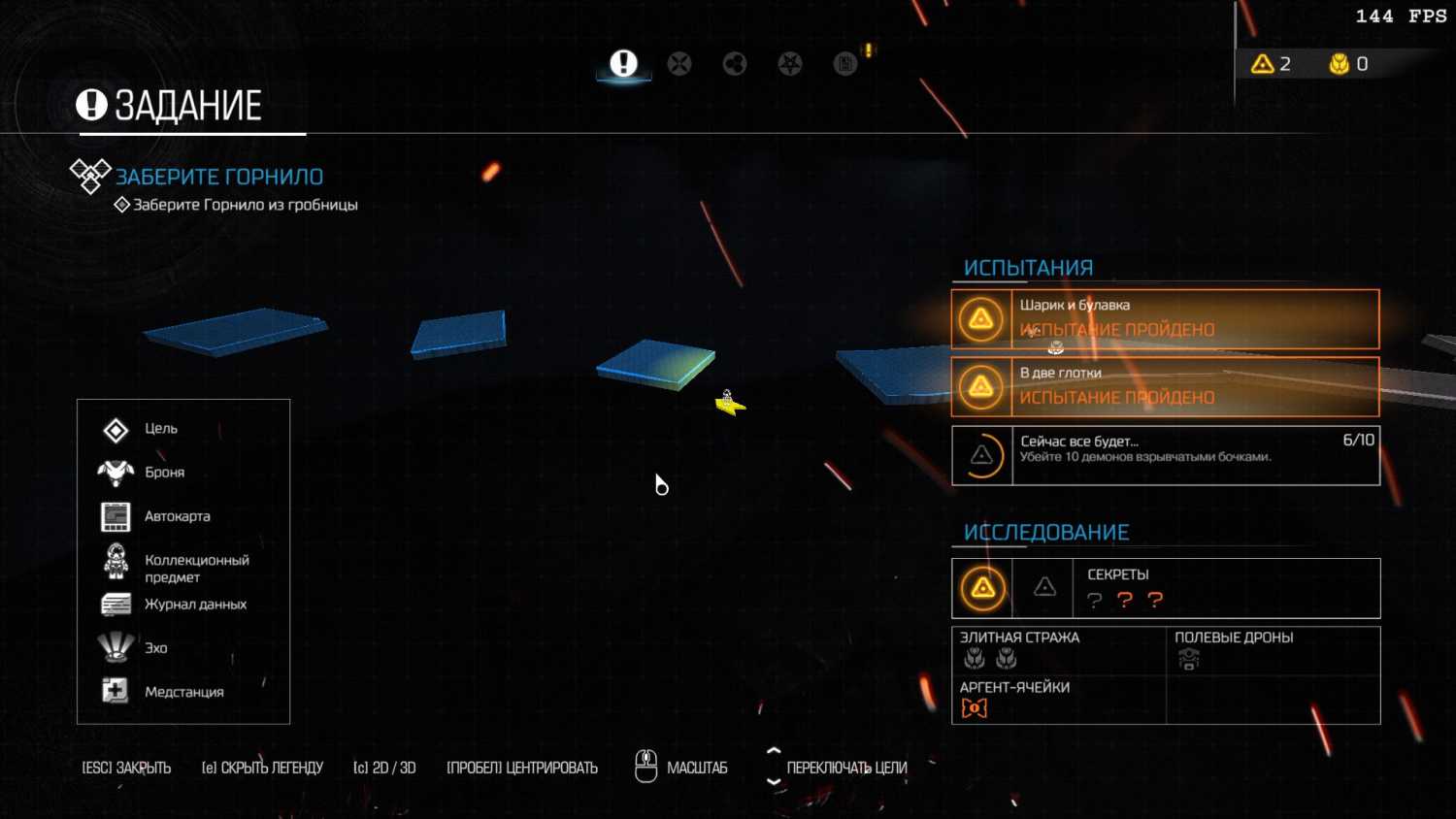Screen dimensions: 1456x819
Task: Click the 'Полевые дроны' drone icon
Action: click(x=1189, y=660)
